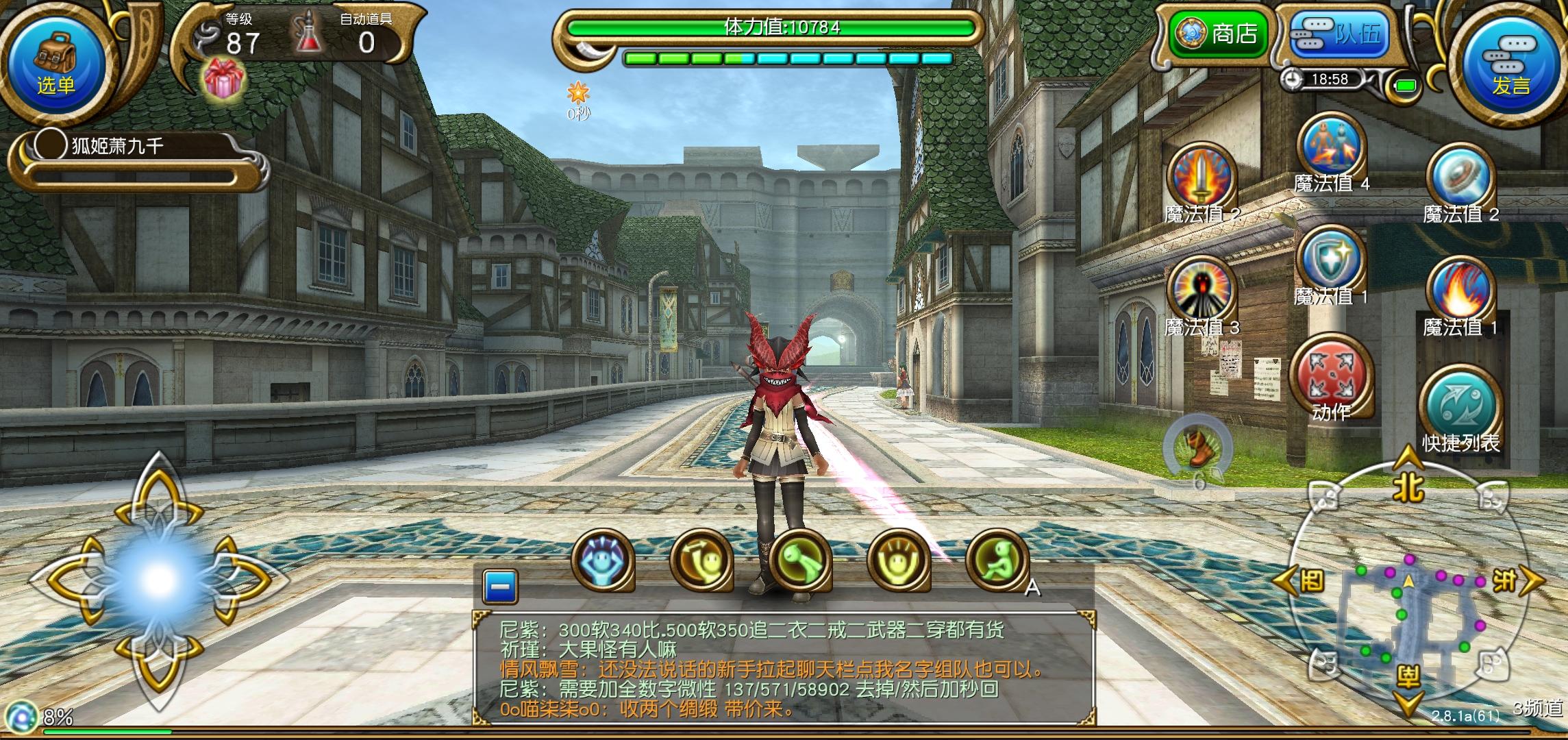Click the 体力值 health bar showing 10784

[x=774, y=27]
